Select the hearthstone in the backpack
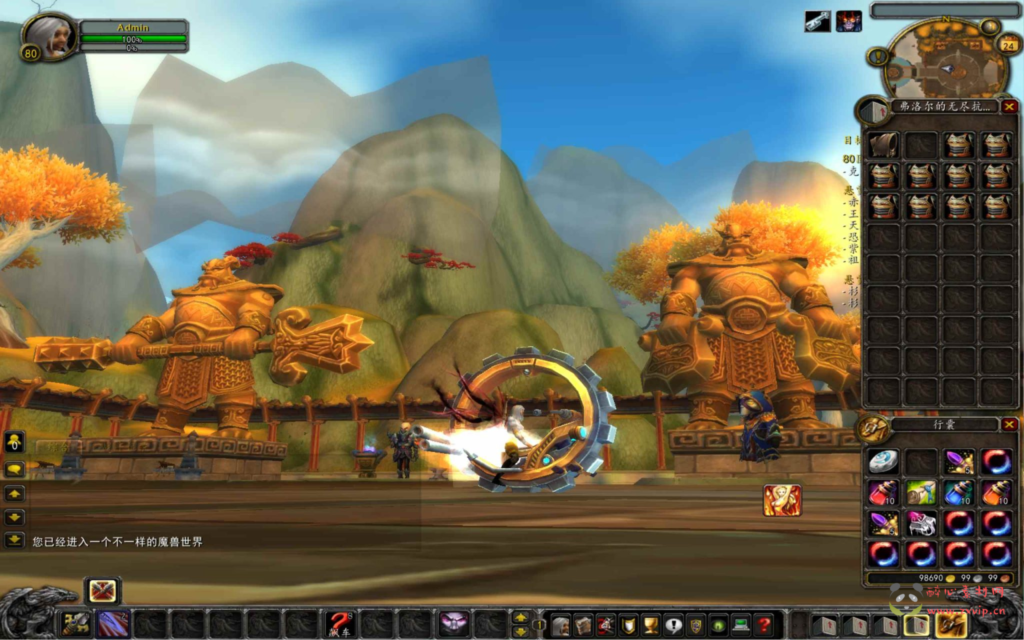 pos(883,461)
